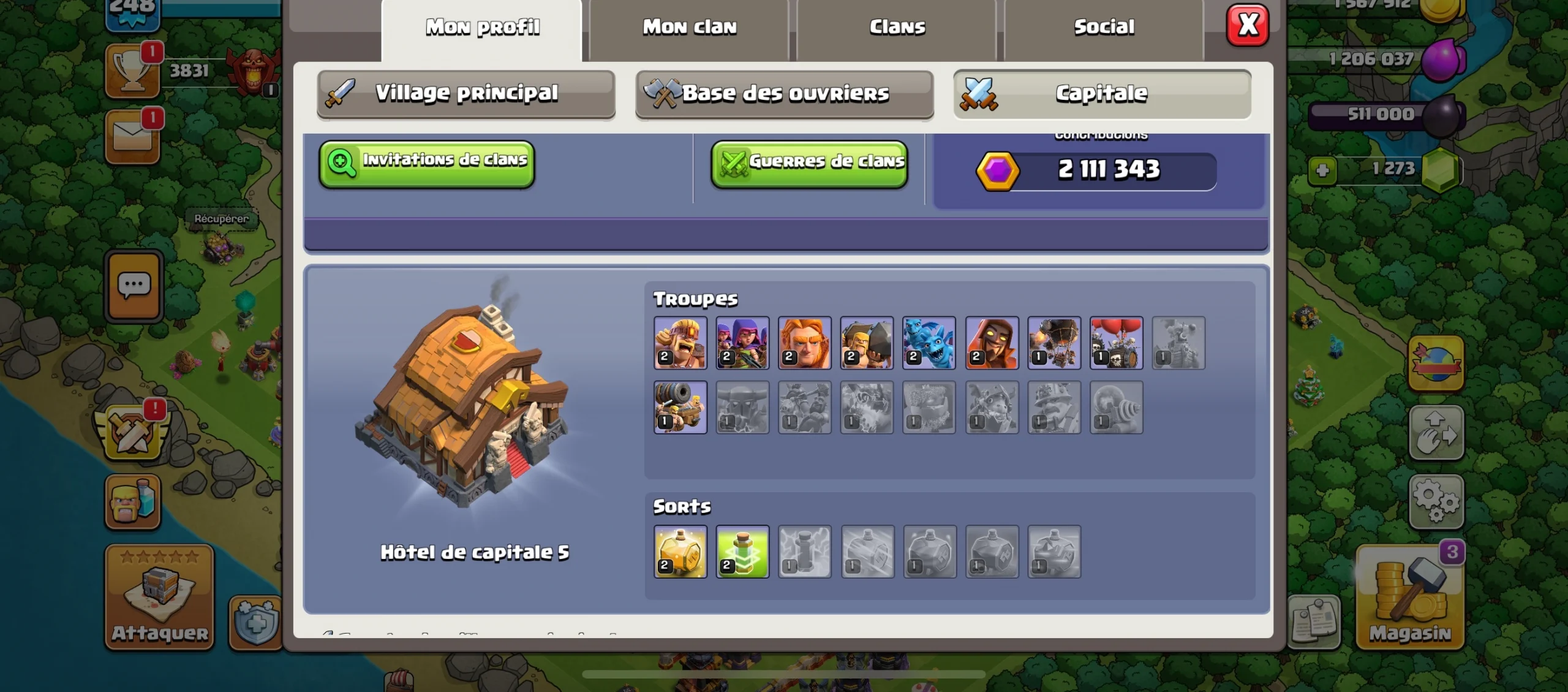1568x692 pixels.
Task: Open Invitations de clans
Action: [x=427, y=163]
